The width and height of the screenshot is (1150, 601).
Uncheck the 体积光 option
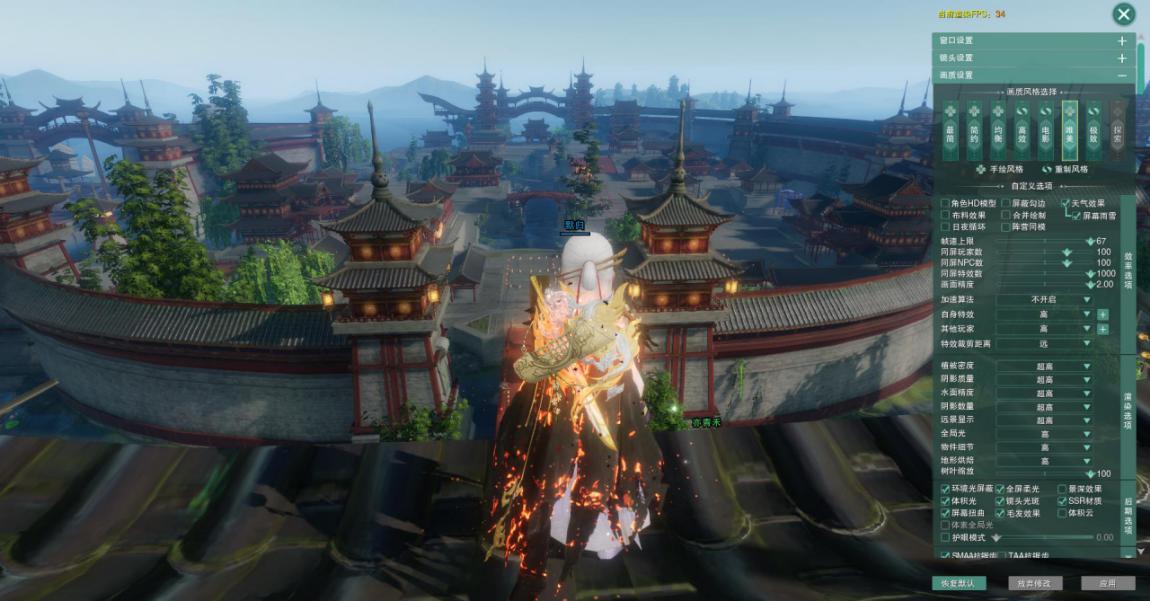tap(946, 501)
